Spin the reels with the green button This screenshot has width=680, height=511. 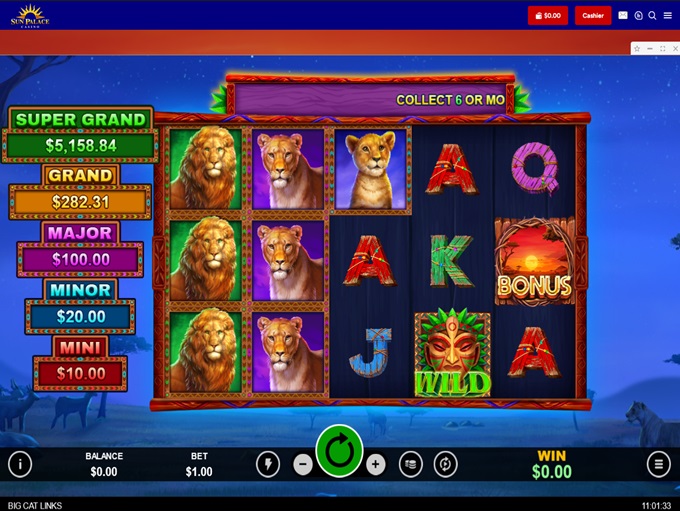pos(339,452)
